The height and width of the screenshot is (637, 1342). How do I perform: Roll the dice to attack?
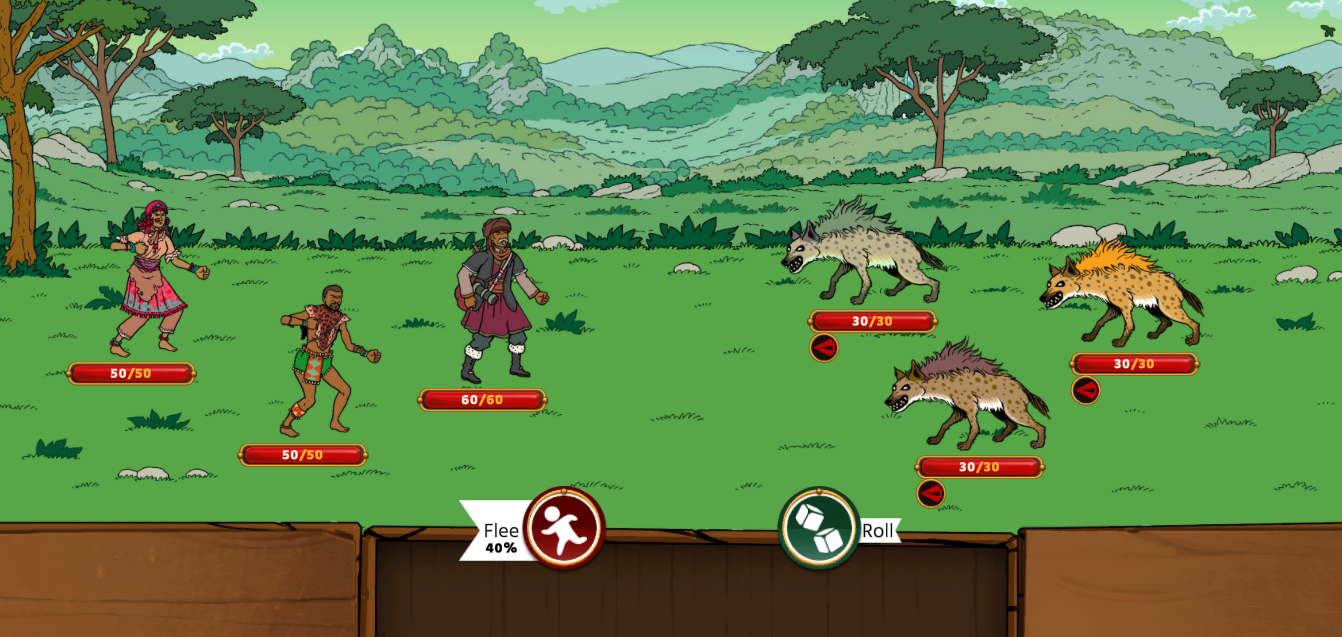(819, 527)
